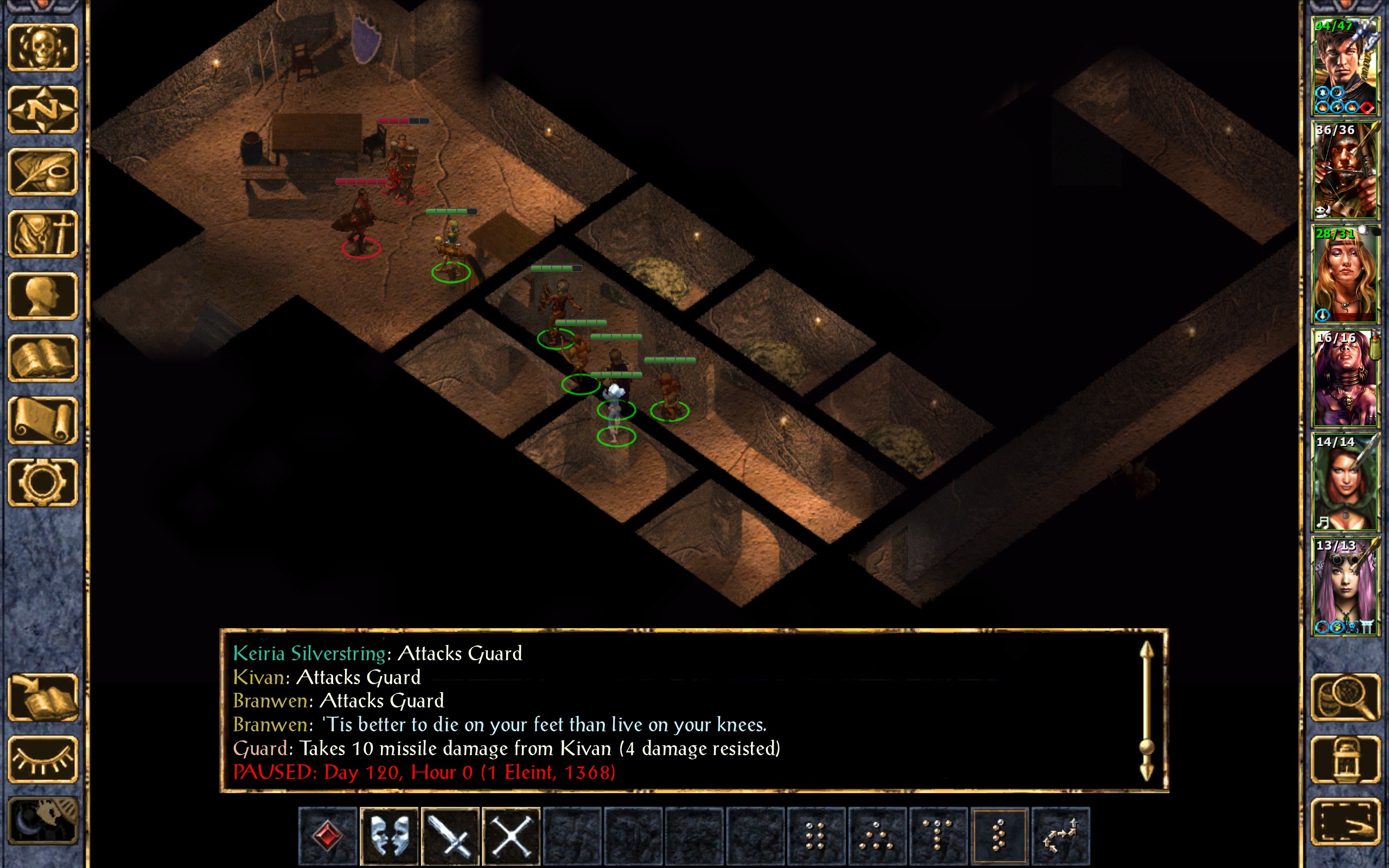Choose the pink-haired portrait with 13/13
Screen dimensions: 1389x868
click(1346, 585)
